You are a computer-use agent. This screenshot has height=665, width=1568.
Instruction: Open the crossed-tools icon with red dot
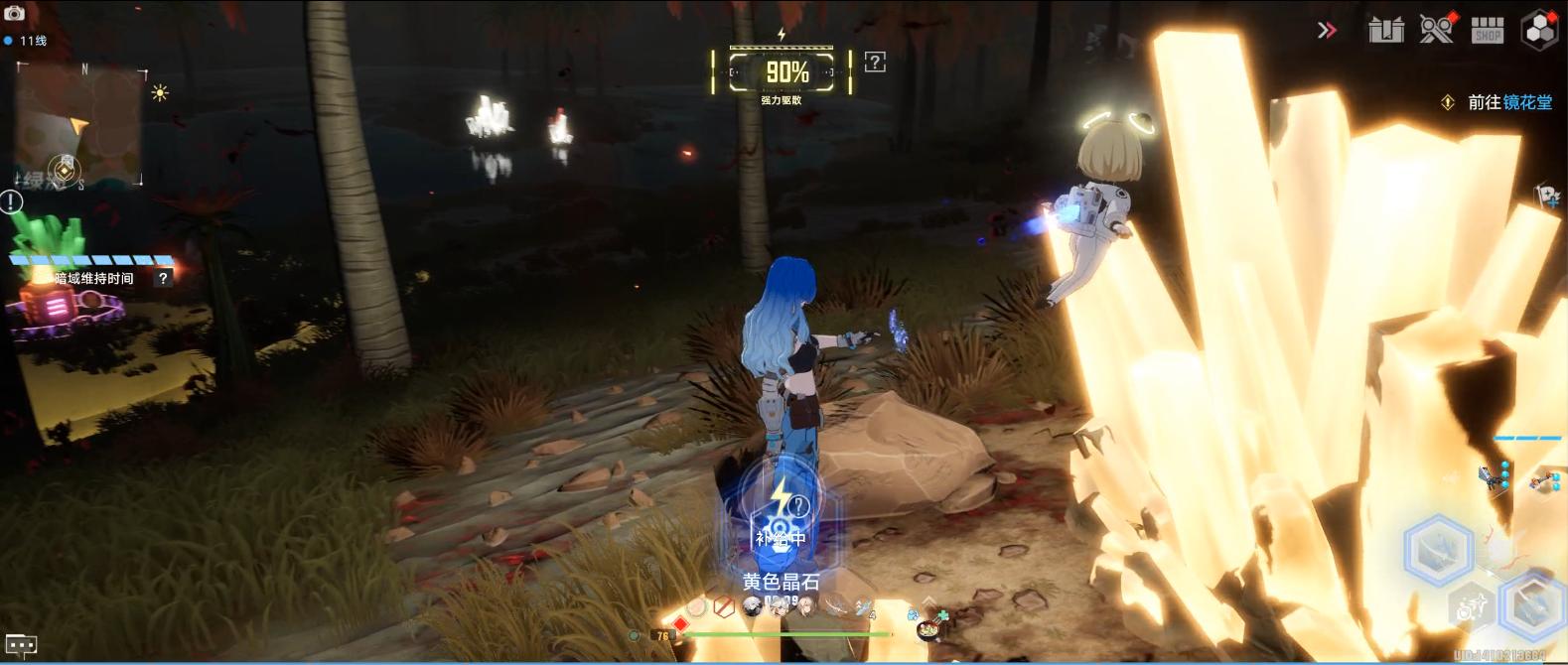tap(1436, 30)
